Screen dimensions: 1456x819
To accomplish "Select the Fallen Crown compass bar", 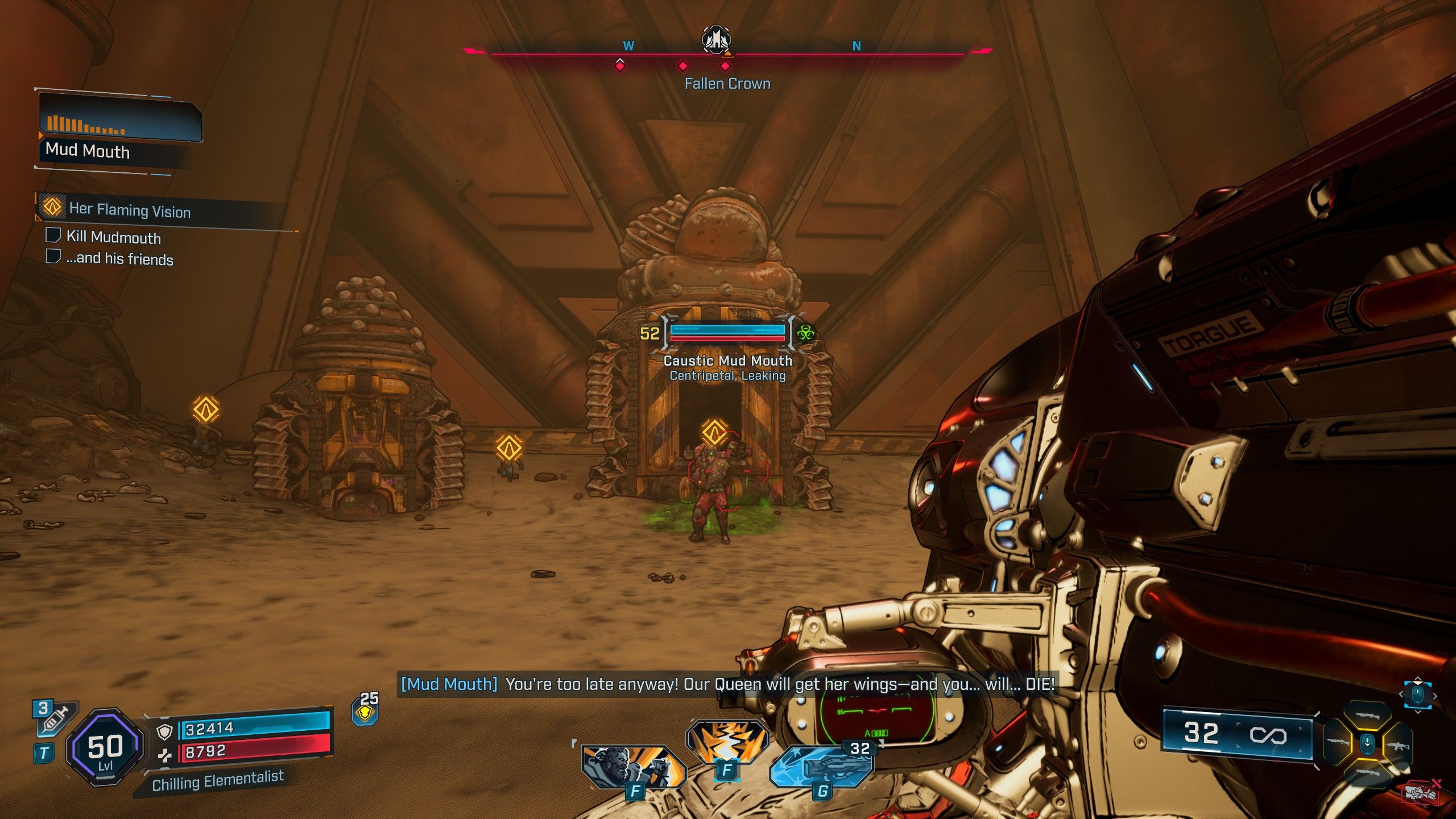I will click(727, 54).
